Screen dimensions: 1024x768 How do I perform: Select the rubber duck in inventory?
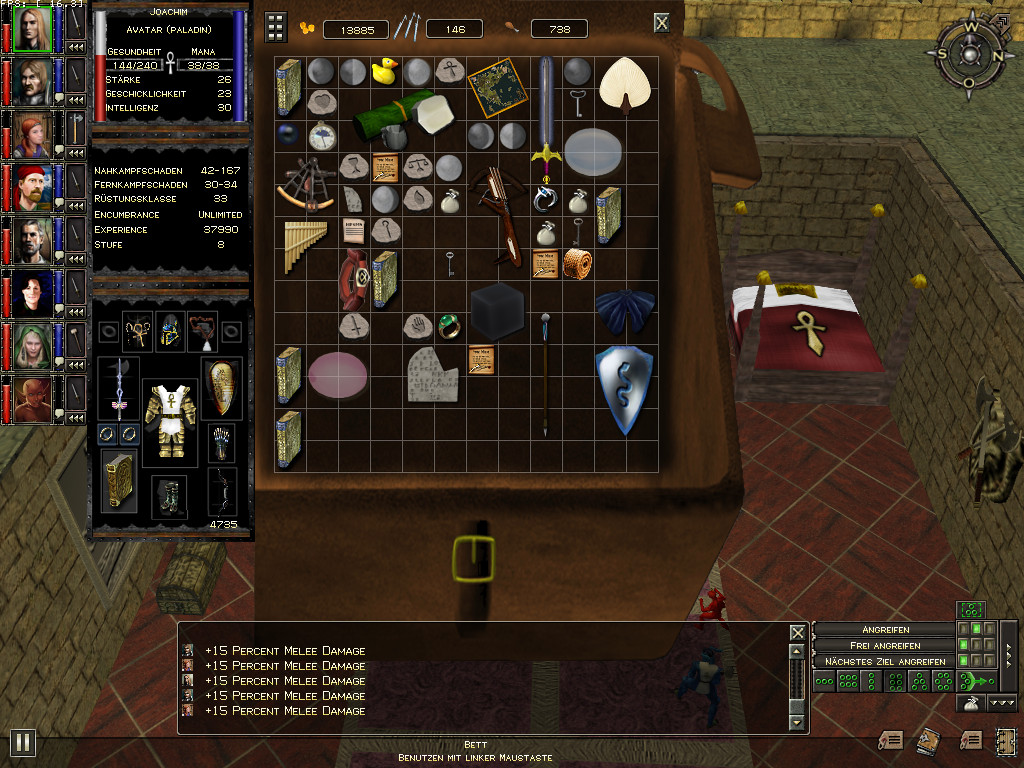click(x=385, y=71)
